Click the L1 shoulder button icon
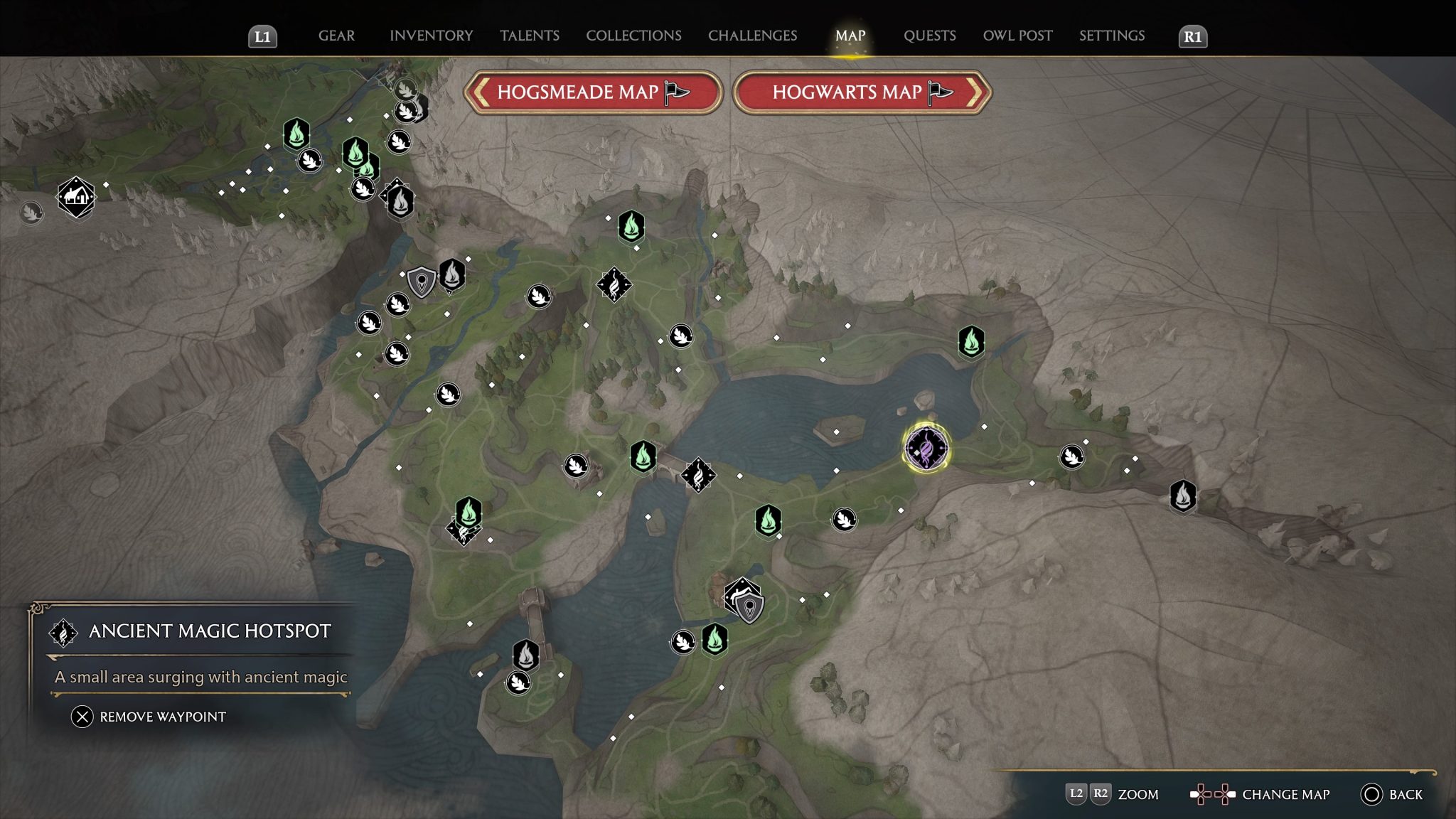Viewport: 1456px width, 819px height. 264,36
